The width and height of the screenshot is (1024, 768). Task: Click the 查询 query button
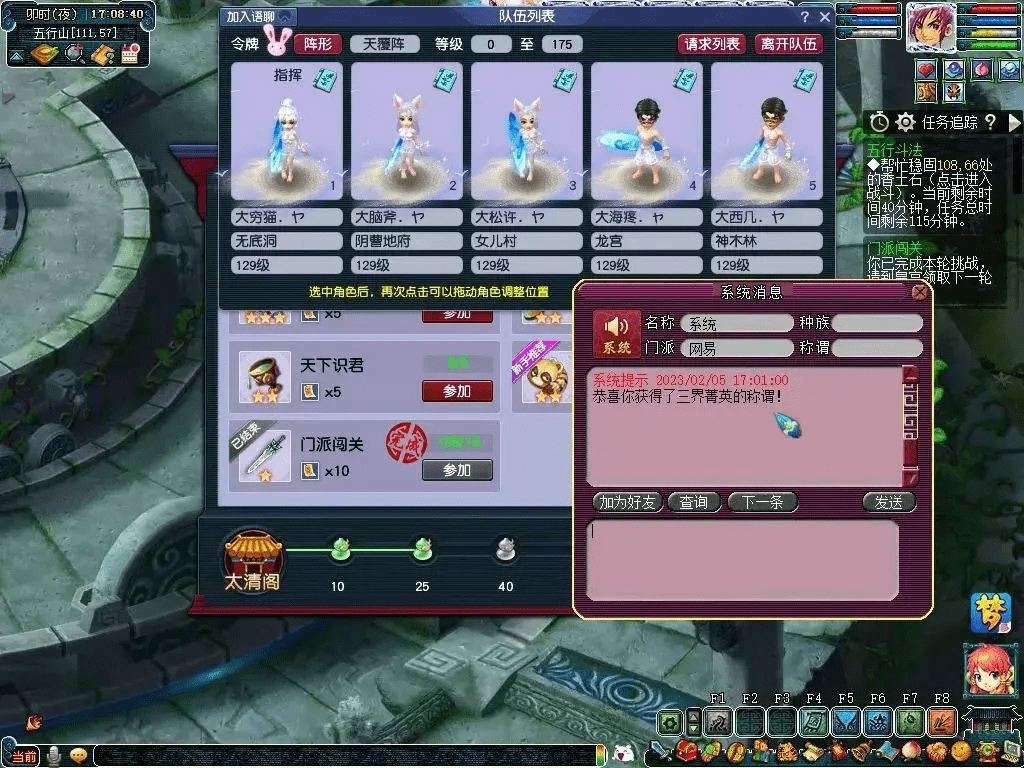pyautogui.click(x=693, y=502)
